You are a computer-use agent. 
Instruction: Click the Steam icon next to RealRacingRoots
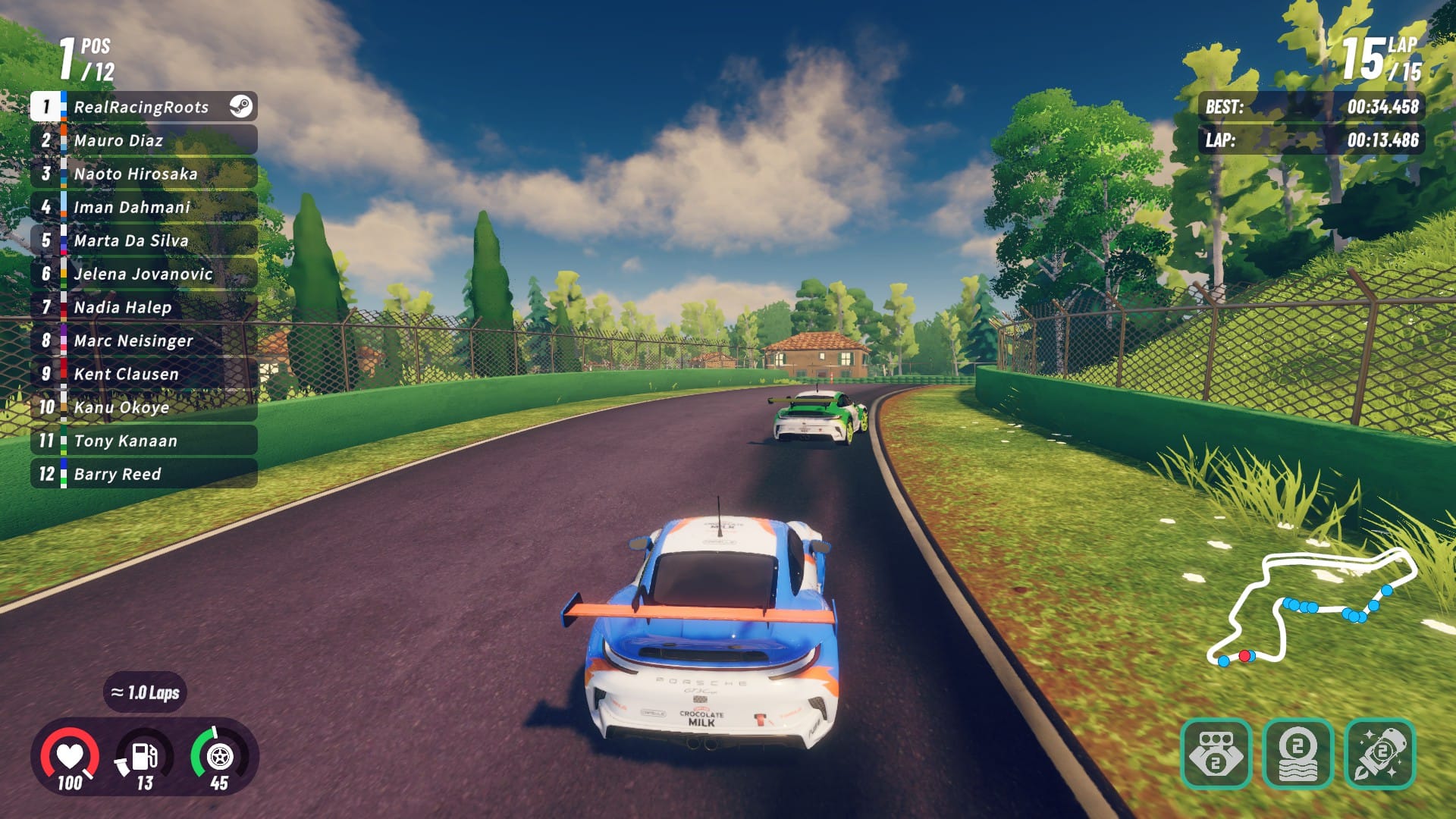(241, 107)
